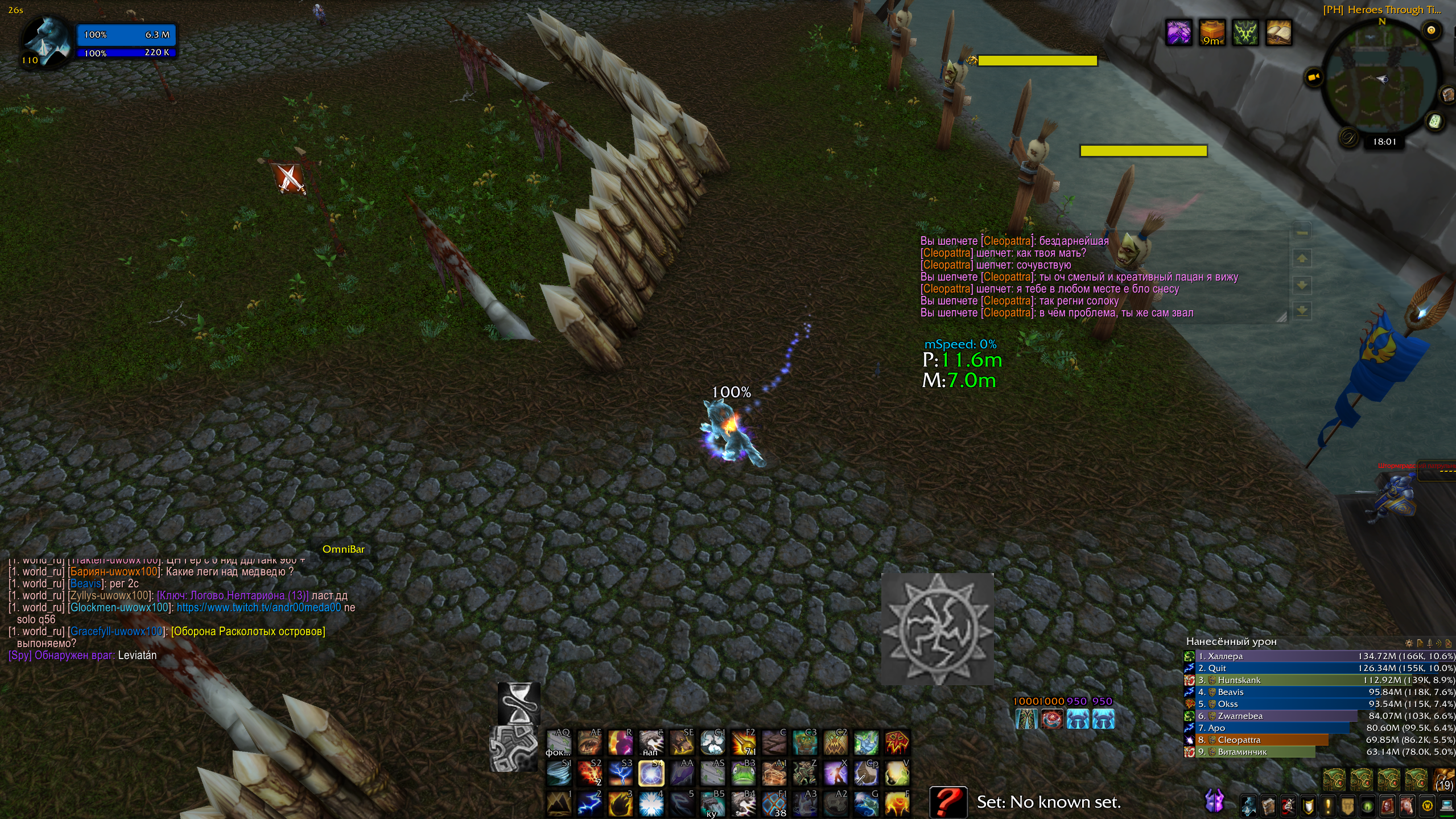The height and width of the screenshot is (819, 1456).
Task: Use the green frog Hex ability
Action: 743,773
